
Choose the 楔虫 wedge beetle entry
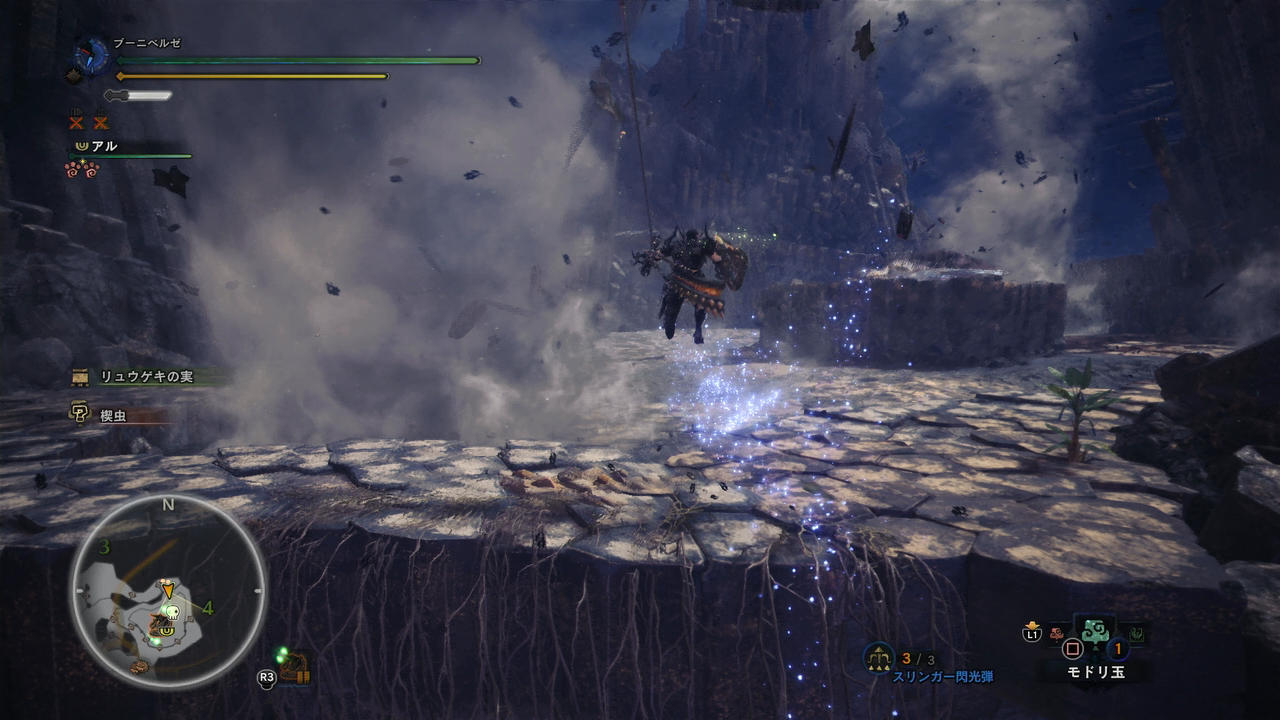112,415
